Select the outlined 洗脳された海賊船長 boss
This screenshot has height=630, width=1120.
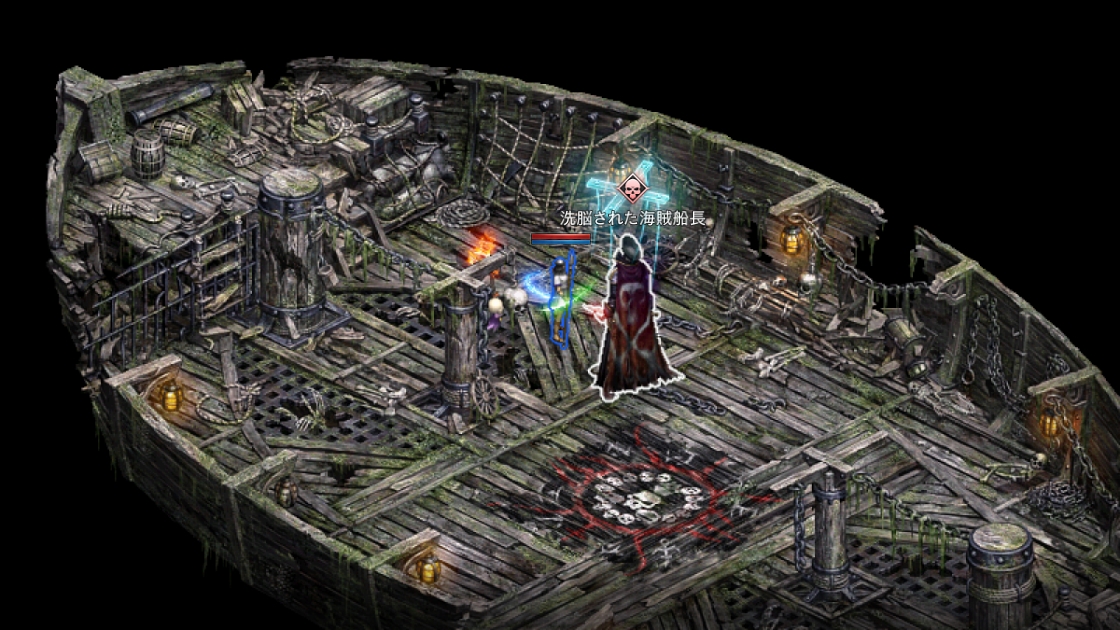coord(636,320)
